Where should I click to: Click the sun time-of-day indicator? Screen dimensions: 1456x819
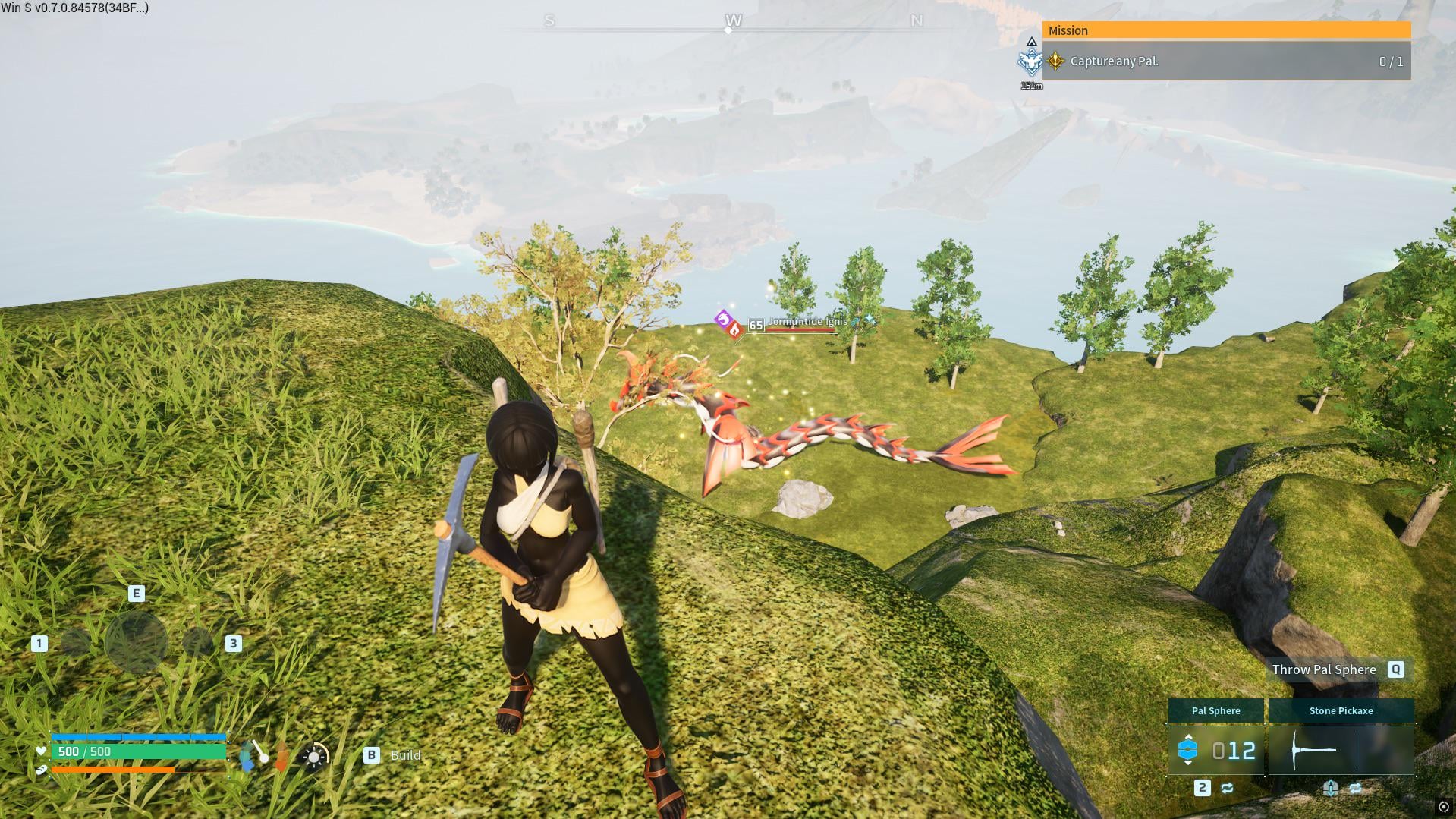315,756
